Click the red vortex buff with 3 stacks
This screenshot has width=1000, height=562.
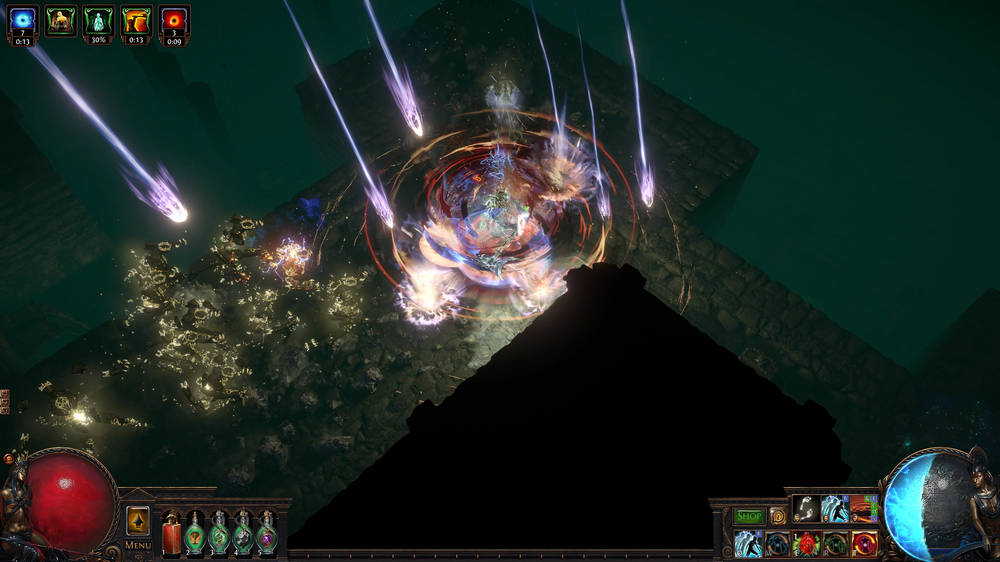point(175,20)
